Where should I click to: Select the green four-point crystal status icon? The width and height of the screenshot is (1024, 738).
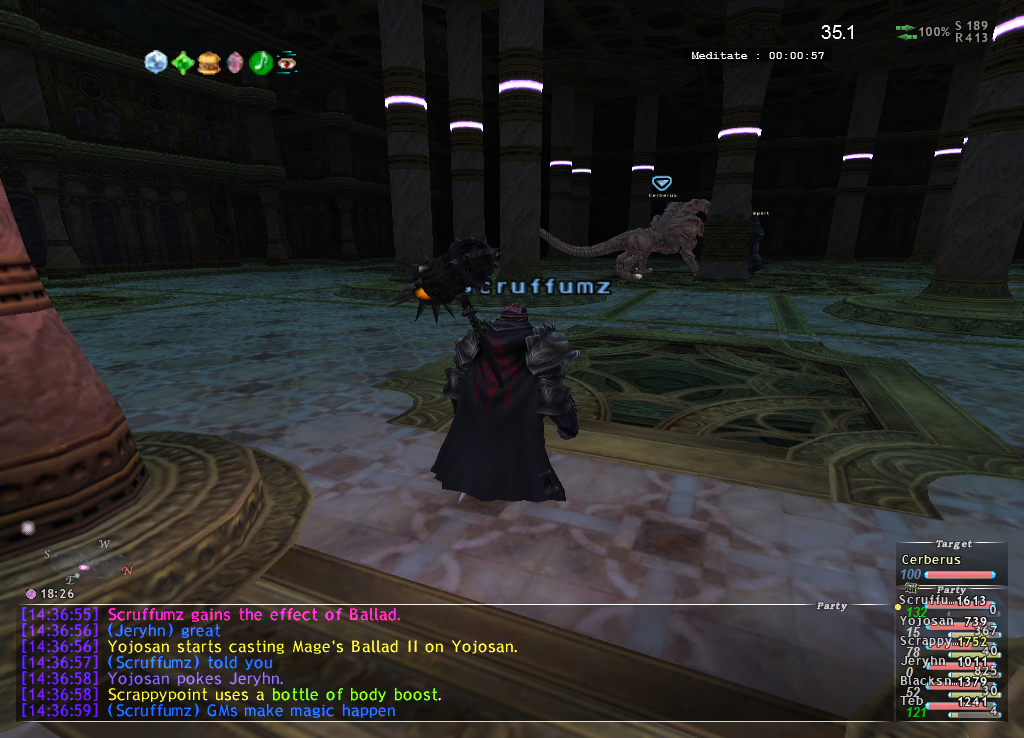coord(183,63)
